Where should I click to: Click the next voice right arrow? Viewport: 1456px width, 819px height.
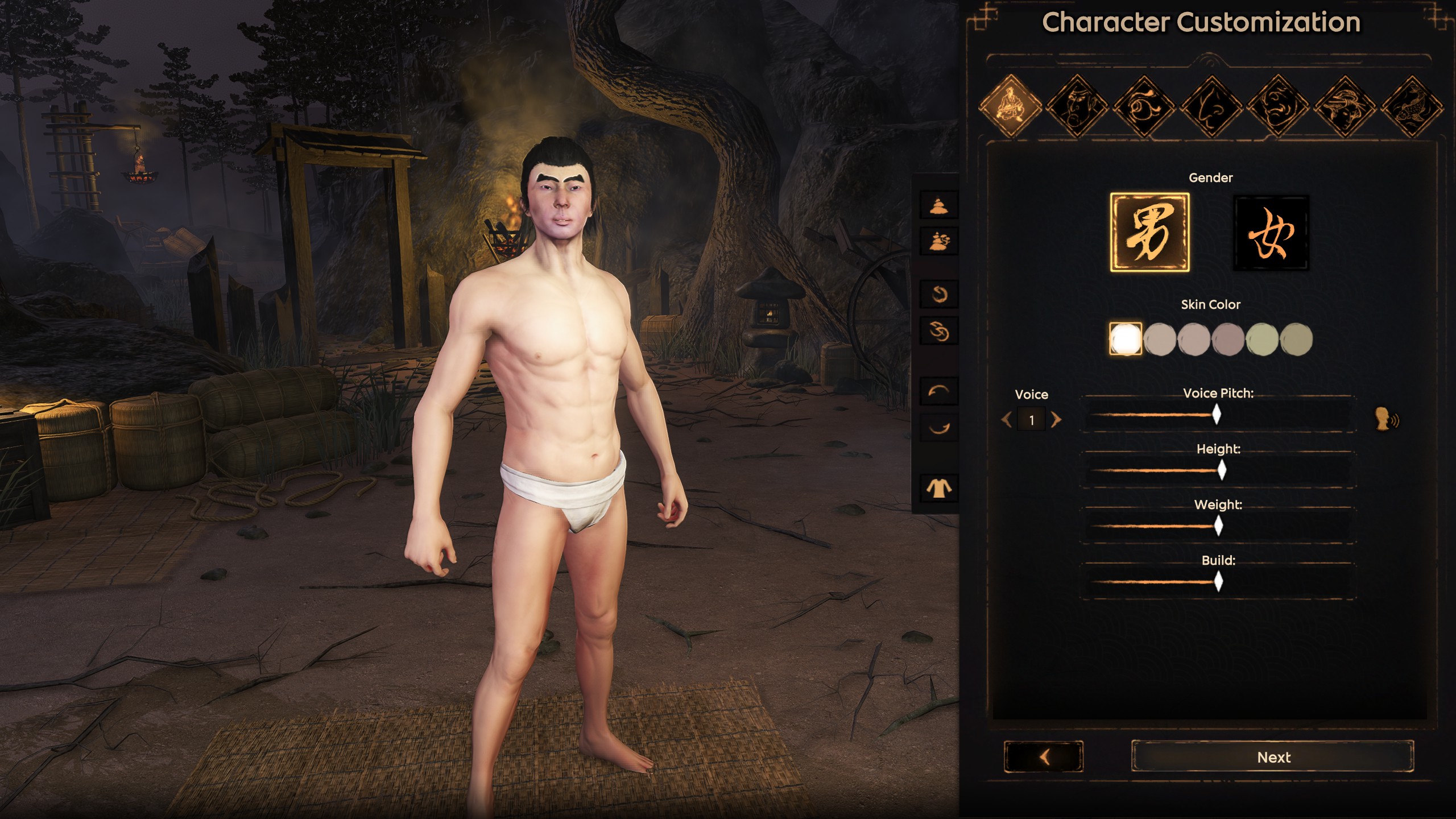pos(1056,420)
